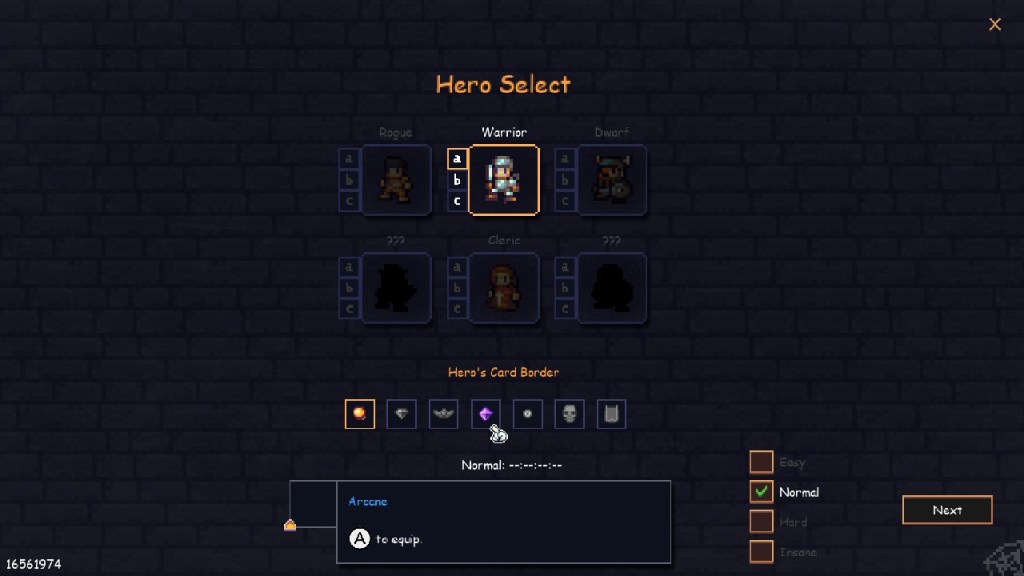Toggle the Normal difficulty checkbox
Screen dimensions: 1024x576
tap(761, 492)
